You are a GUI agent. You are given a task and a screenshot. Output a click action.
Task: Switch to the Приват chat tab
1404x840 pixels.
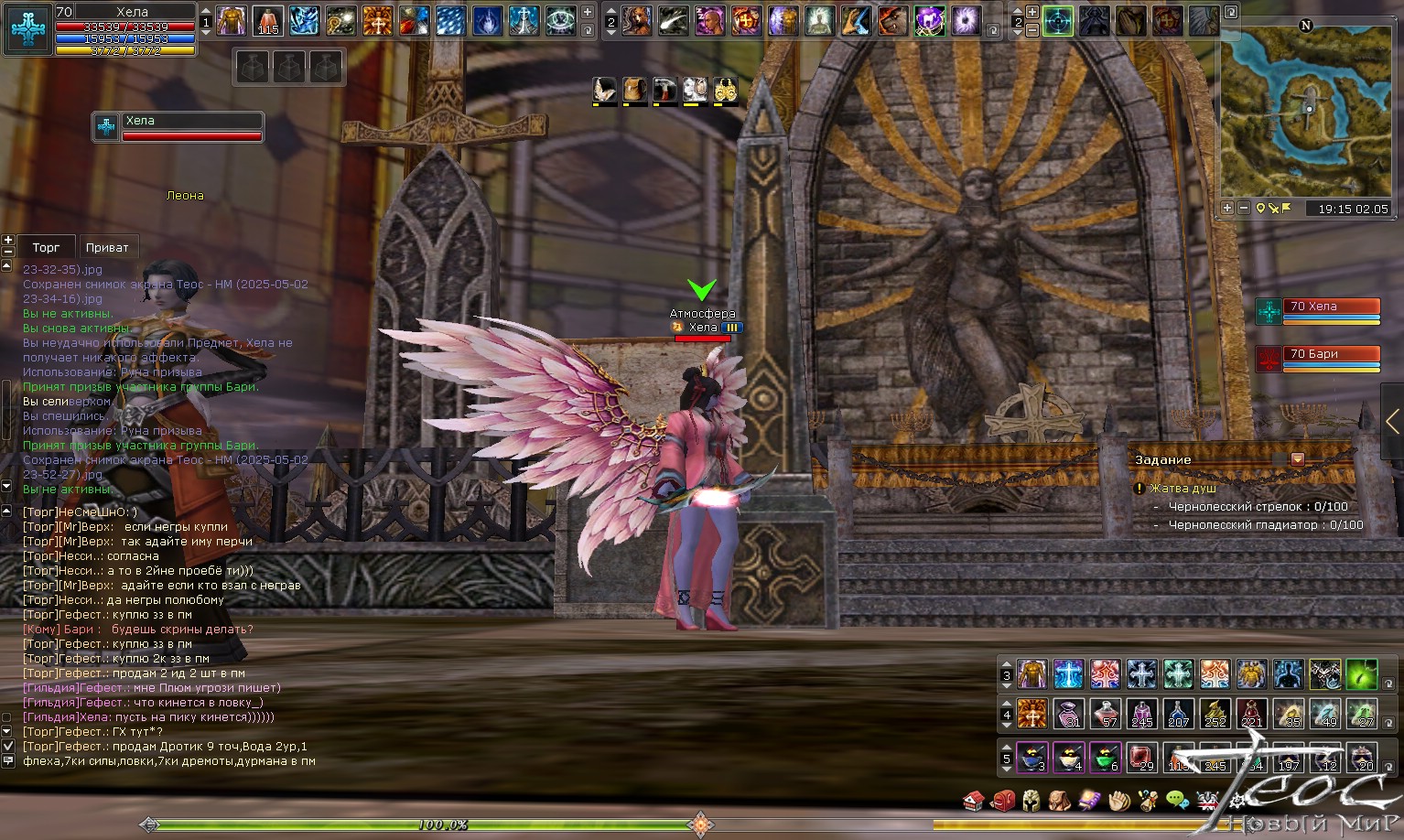107,247
